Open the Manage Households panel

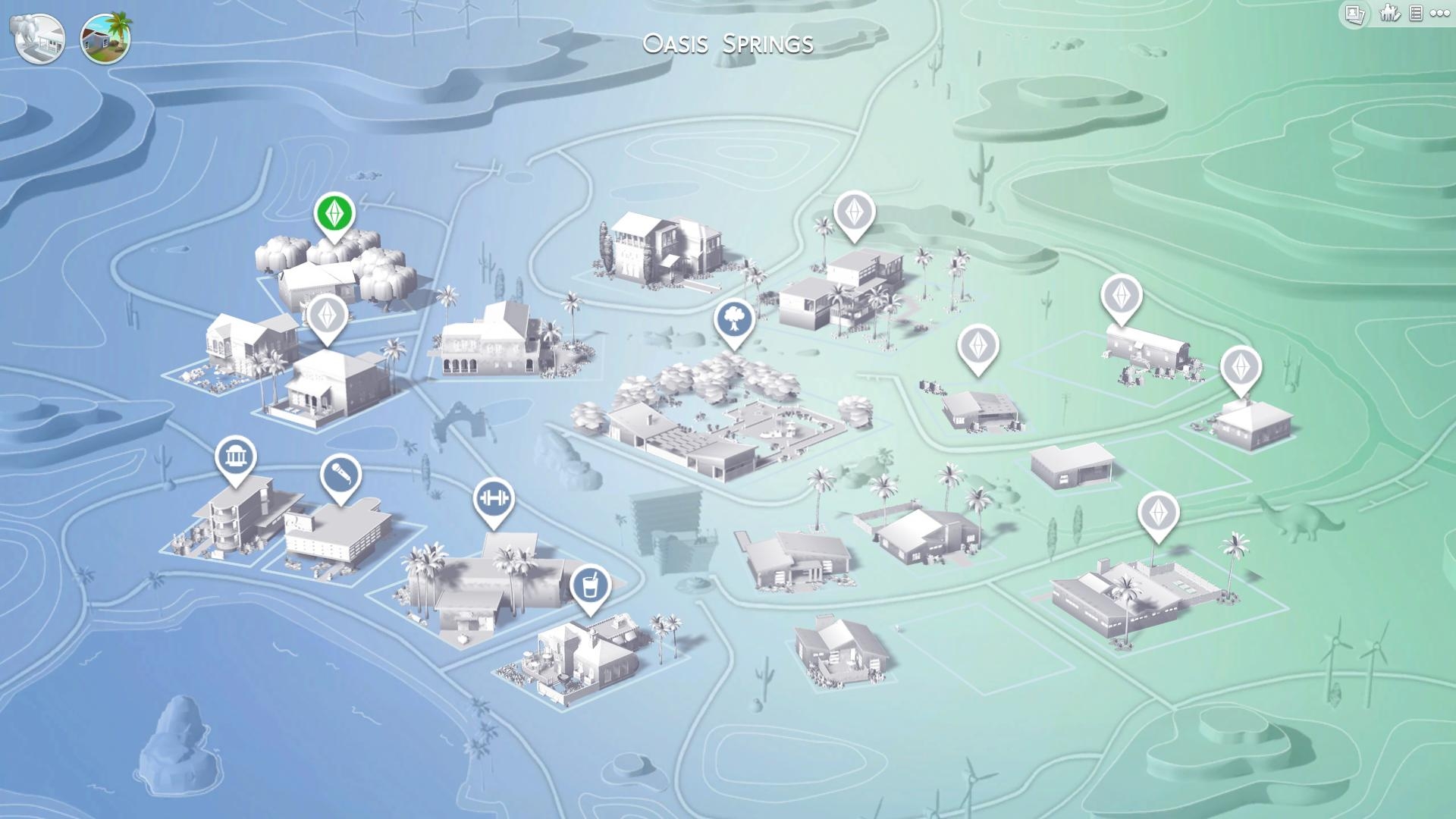(1389, 13)
